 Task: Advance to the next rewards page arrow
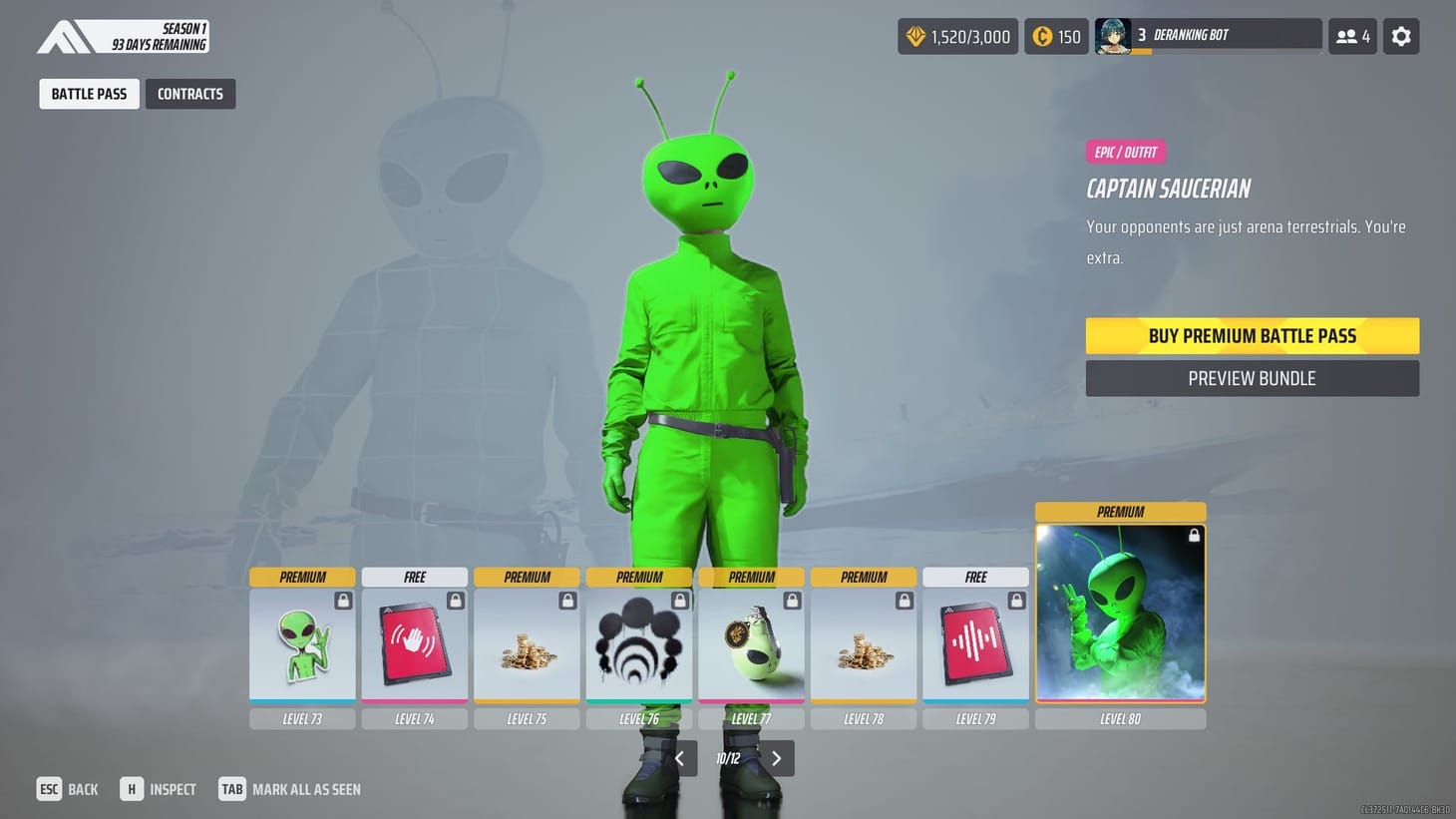(777, 758)
